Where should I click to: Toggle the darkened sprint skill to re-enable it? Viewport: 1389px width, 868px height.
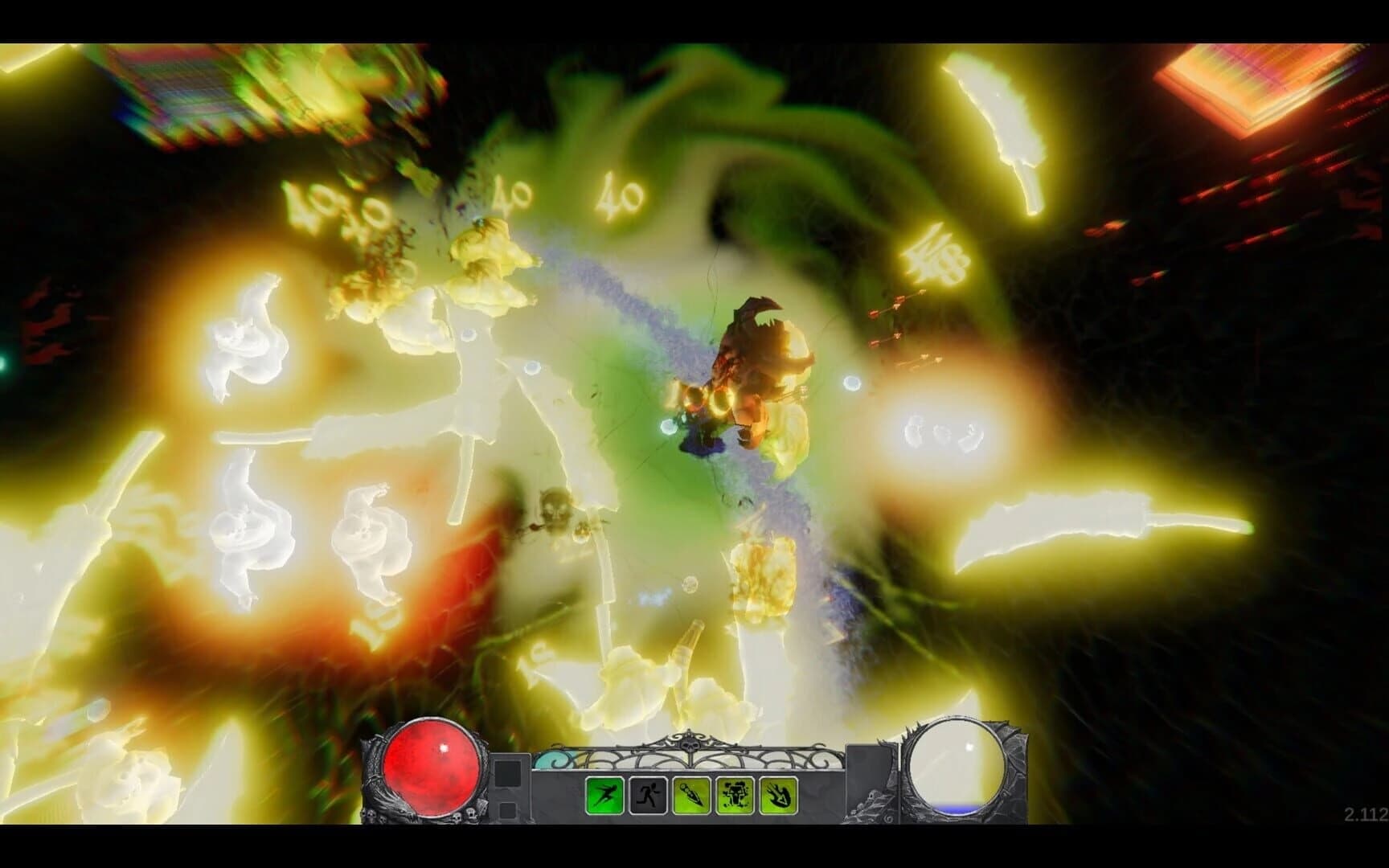click(x=649, y=793)
